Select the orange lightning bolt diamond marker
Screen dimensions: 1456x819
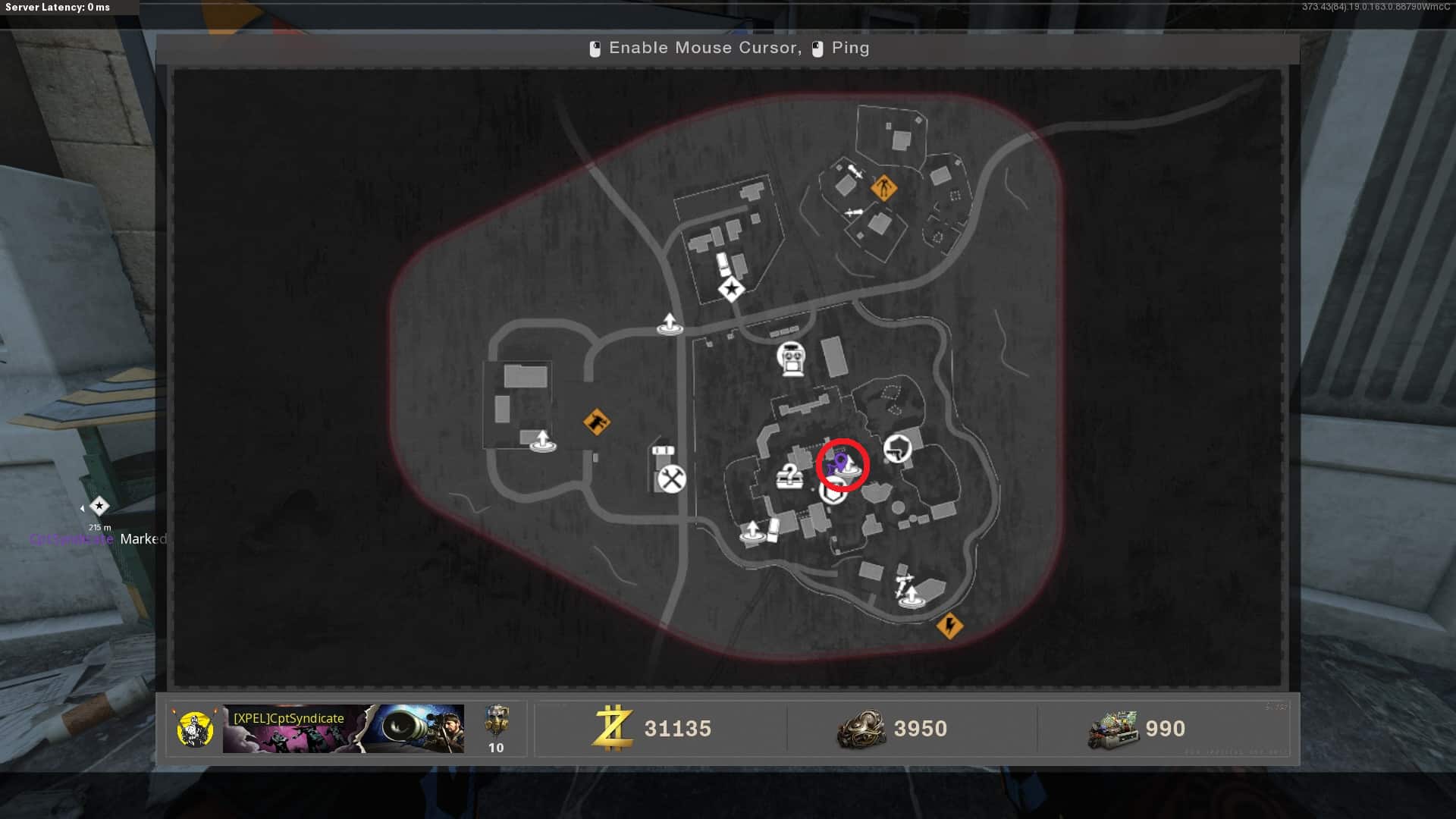949,626
